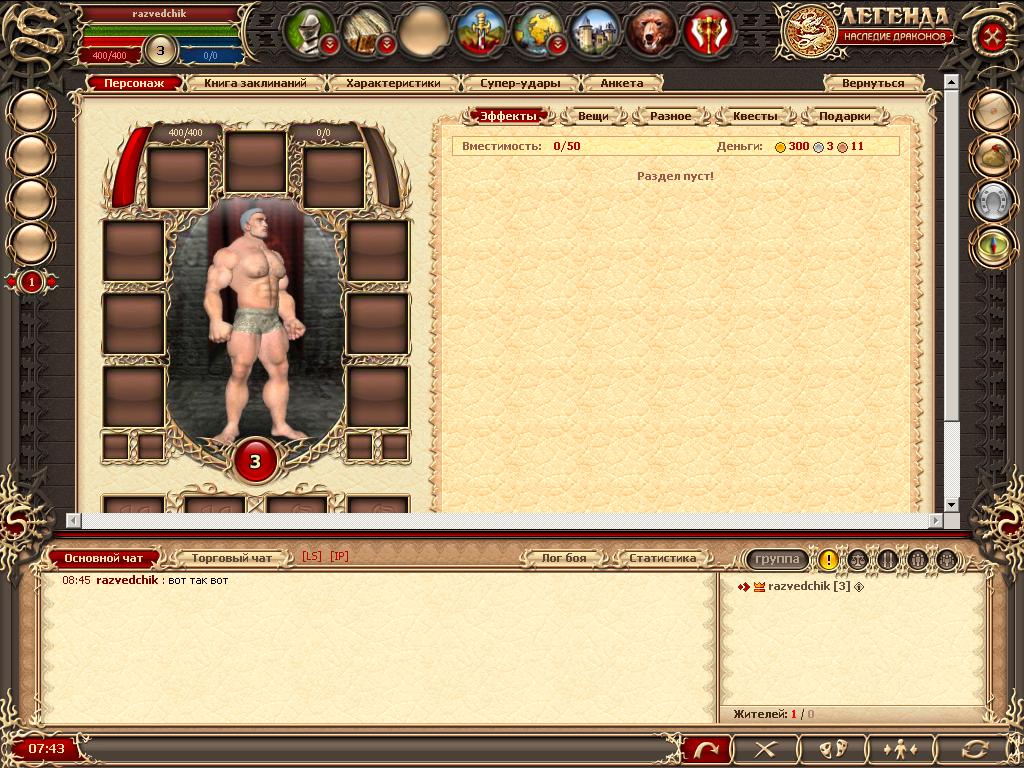Click the группа button
Viewport: 1024px width, 768px height.
(777, 560)
